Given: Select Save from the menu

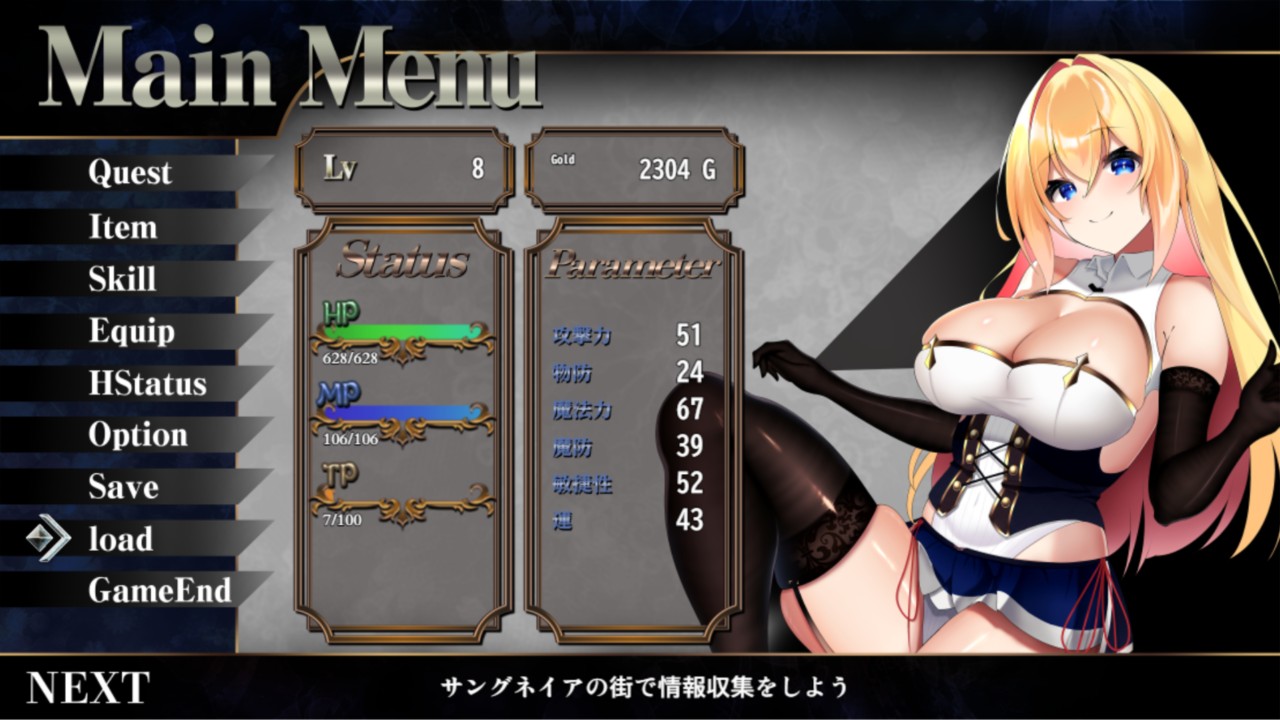Looking at the screenshot, I should [x=123, y=487].
